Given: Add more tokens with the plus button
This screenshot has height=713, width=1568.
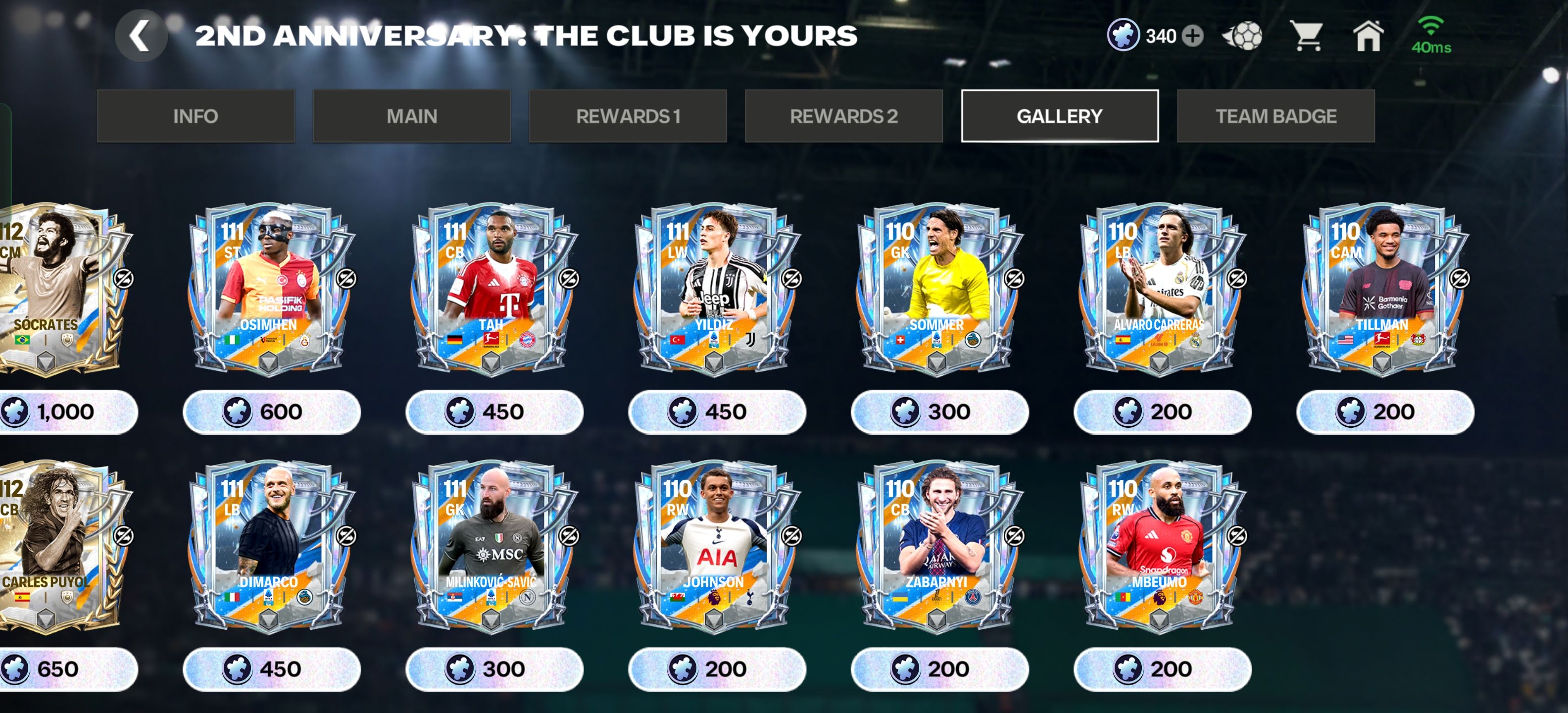Looking at the screenshot, I should [x=1192, y=36].
